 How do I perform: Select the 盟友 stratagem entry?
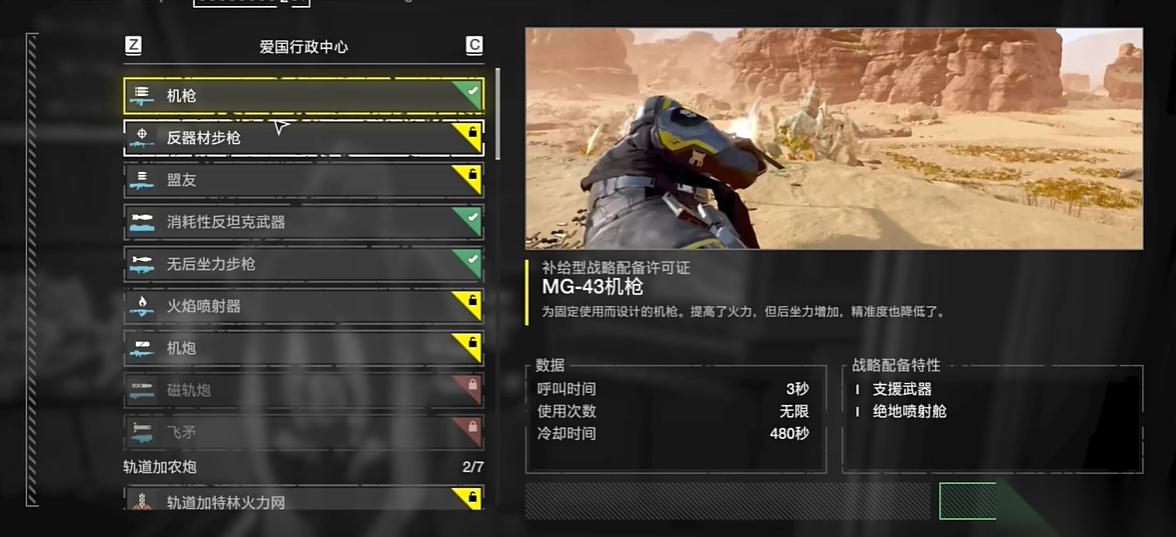[303, 180]
